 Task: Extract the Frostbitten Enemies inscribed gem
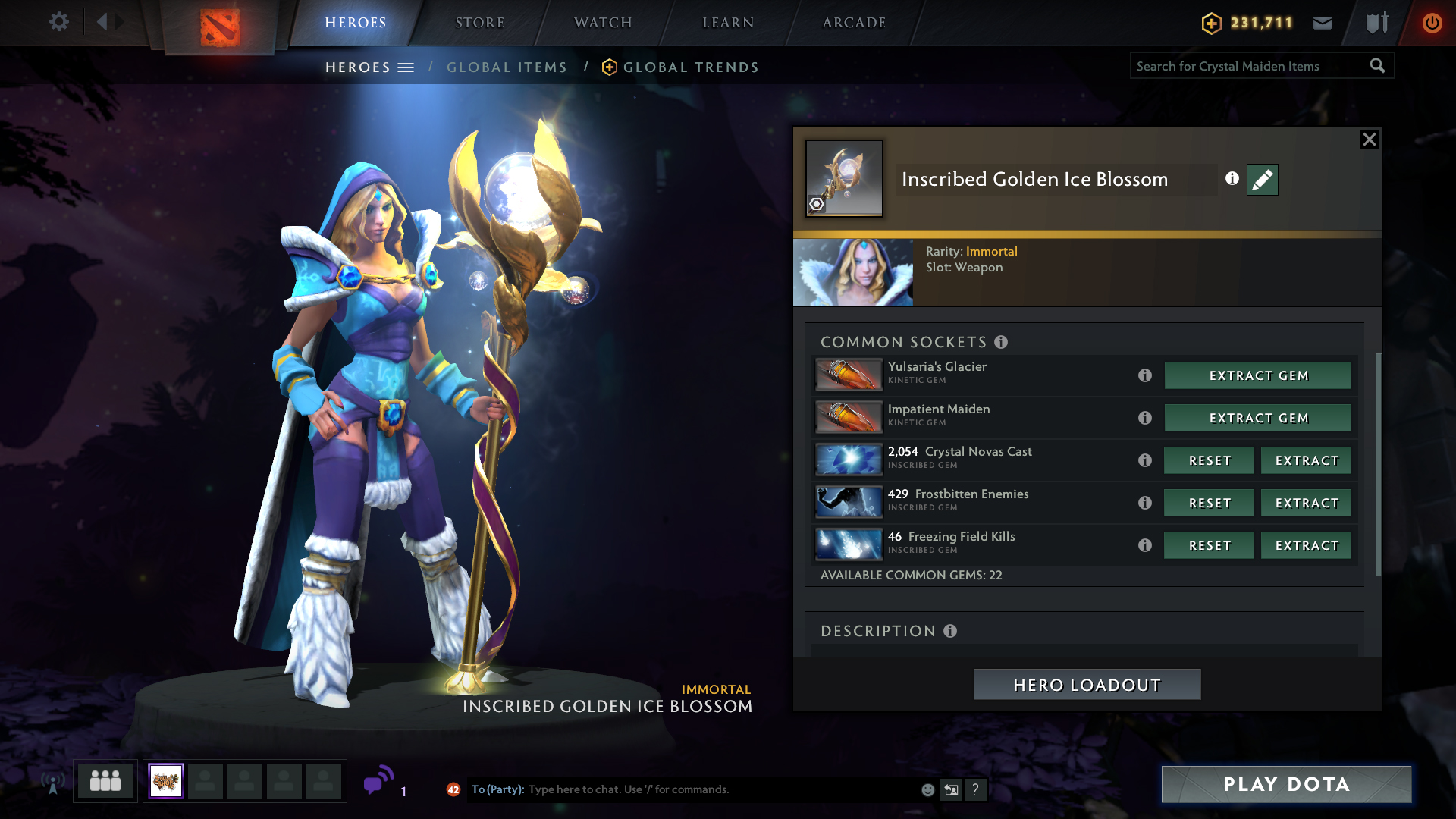click(x=1306, y=503)
